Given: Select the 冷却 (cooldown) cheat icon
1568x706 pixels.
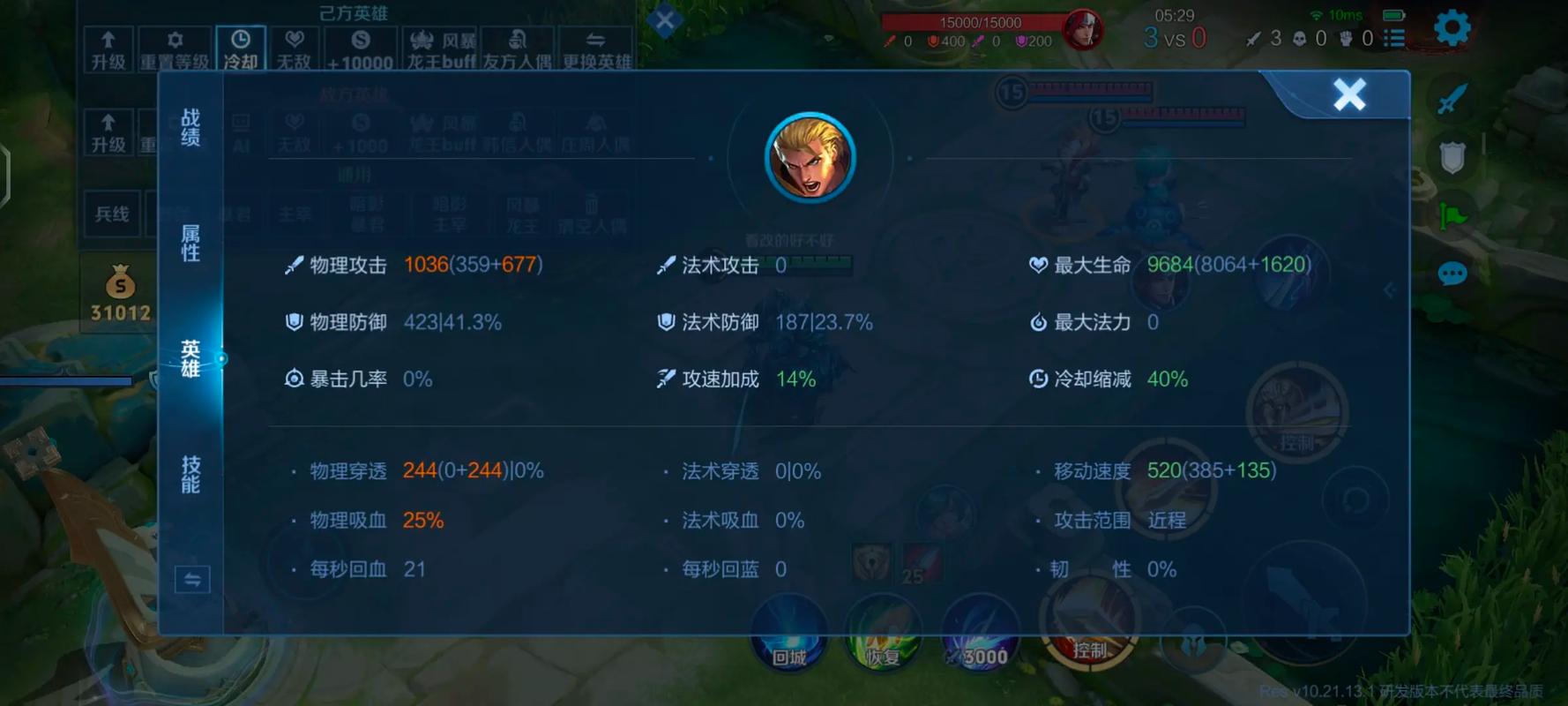Looking at the screenshot, I should (x=240, y=46).
